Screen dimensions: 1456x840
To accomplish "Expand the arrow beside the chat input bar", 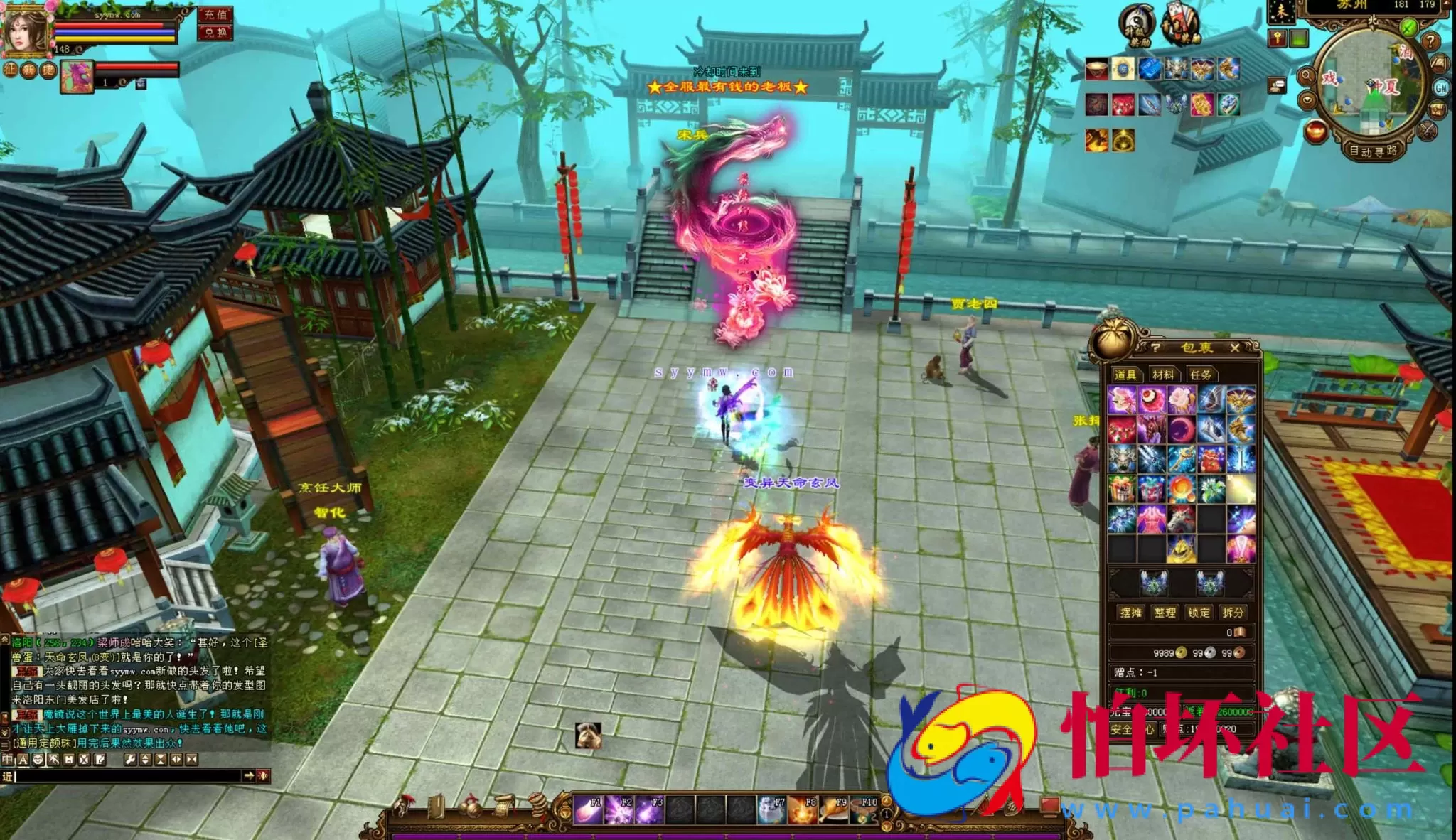I will point(249,776).
